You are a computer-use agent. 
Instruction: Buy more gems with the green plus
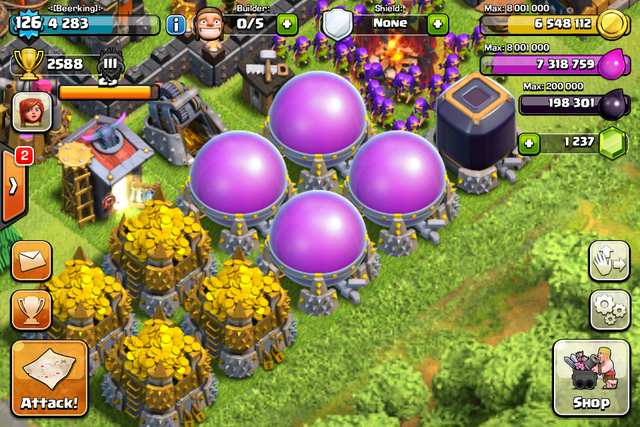[x=529, y=143]
